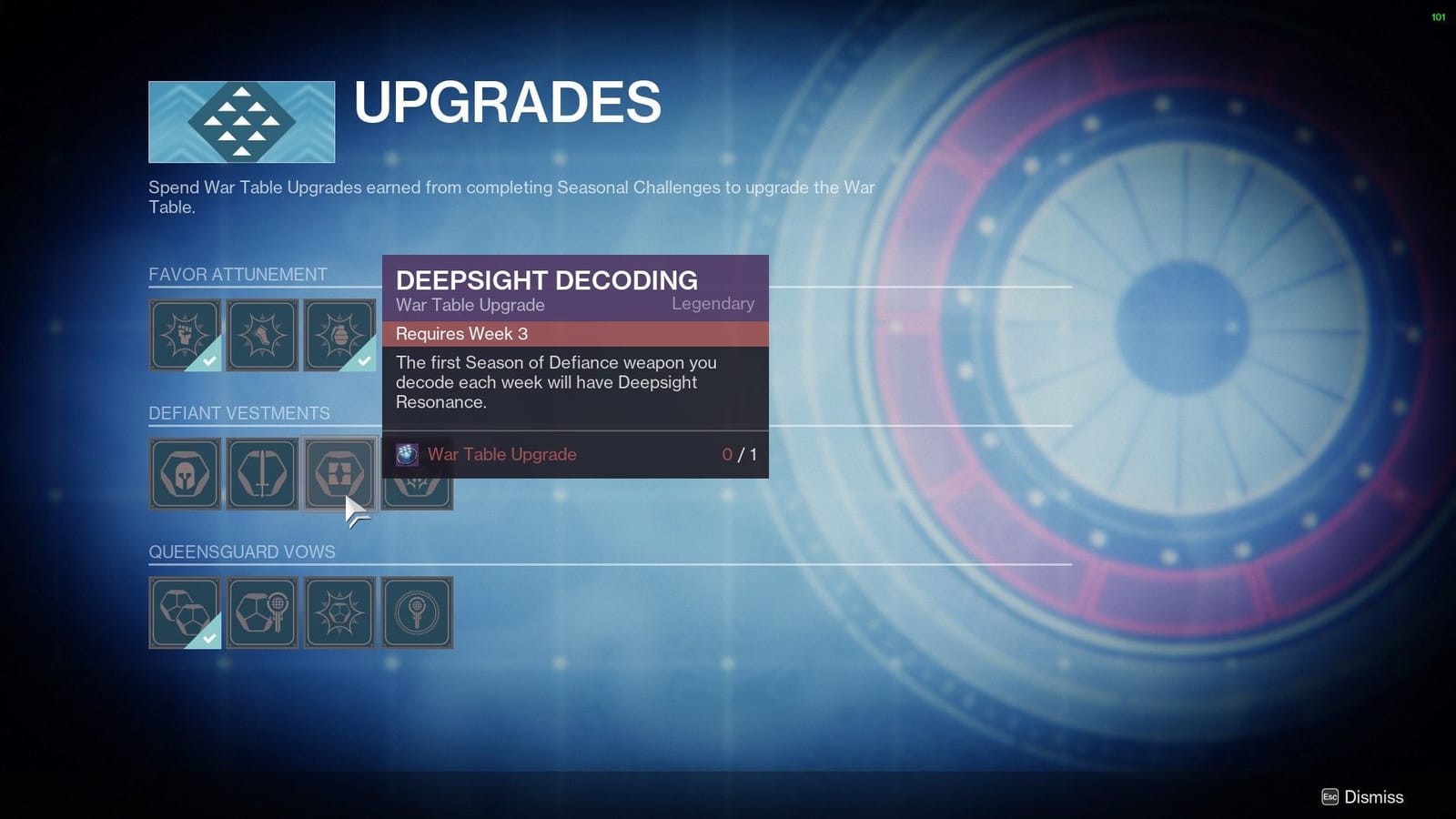Click the checkmark on the unlocked Queensguard upgrade
1456x819 pixels.
[207, 638]
